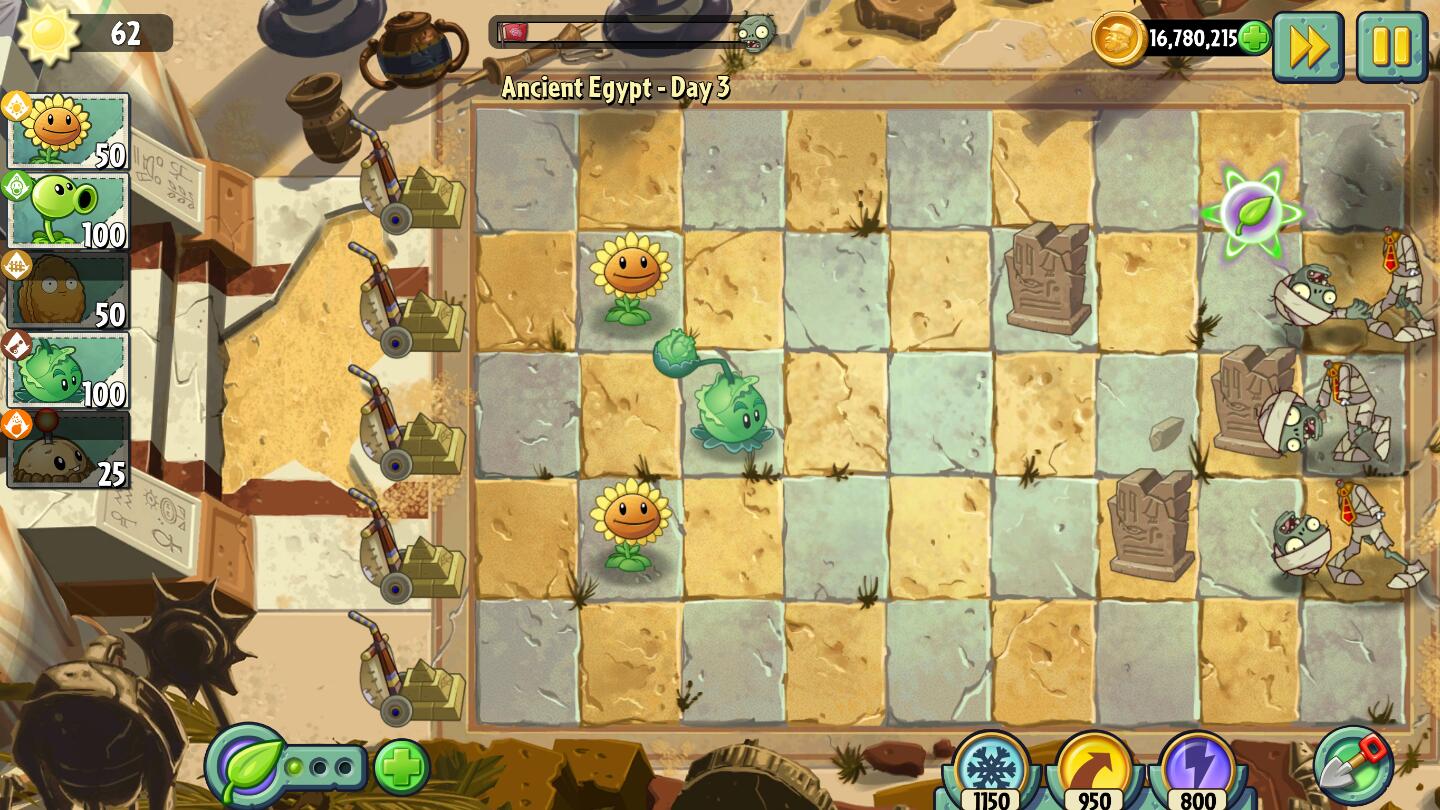Add Plant Food with the plus button

point(398,766)
